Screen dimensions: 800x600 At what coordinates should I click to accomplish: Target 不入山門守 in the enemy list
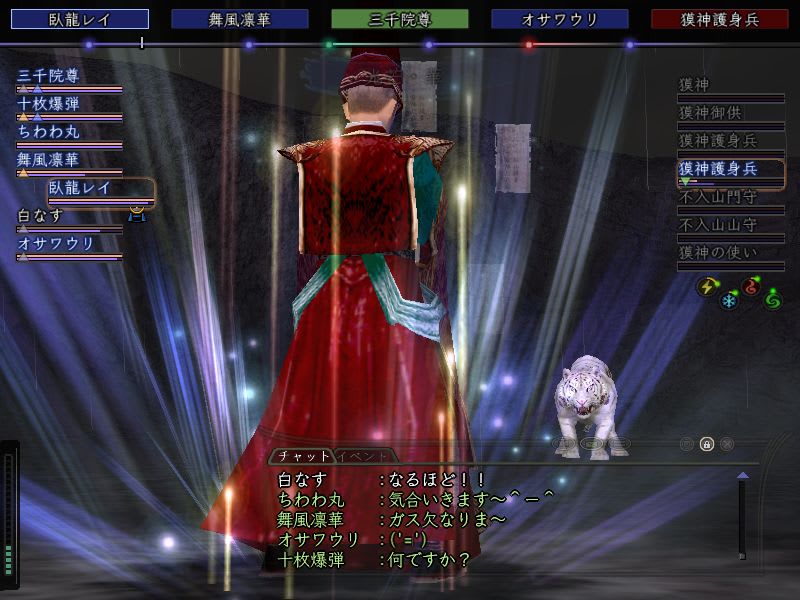718,197
